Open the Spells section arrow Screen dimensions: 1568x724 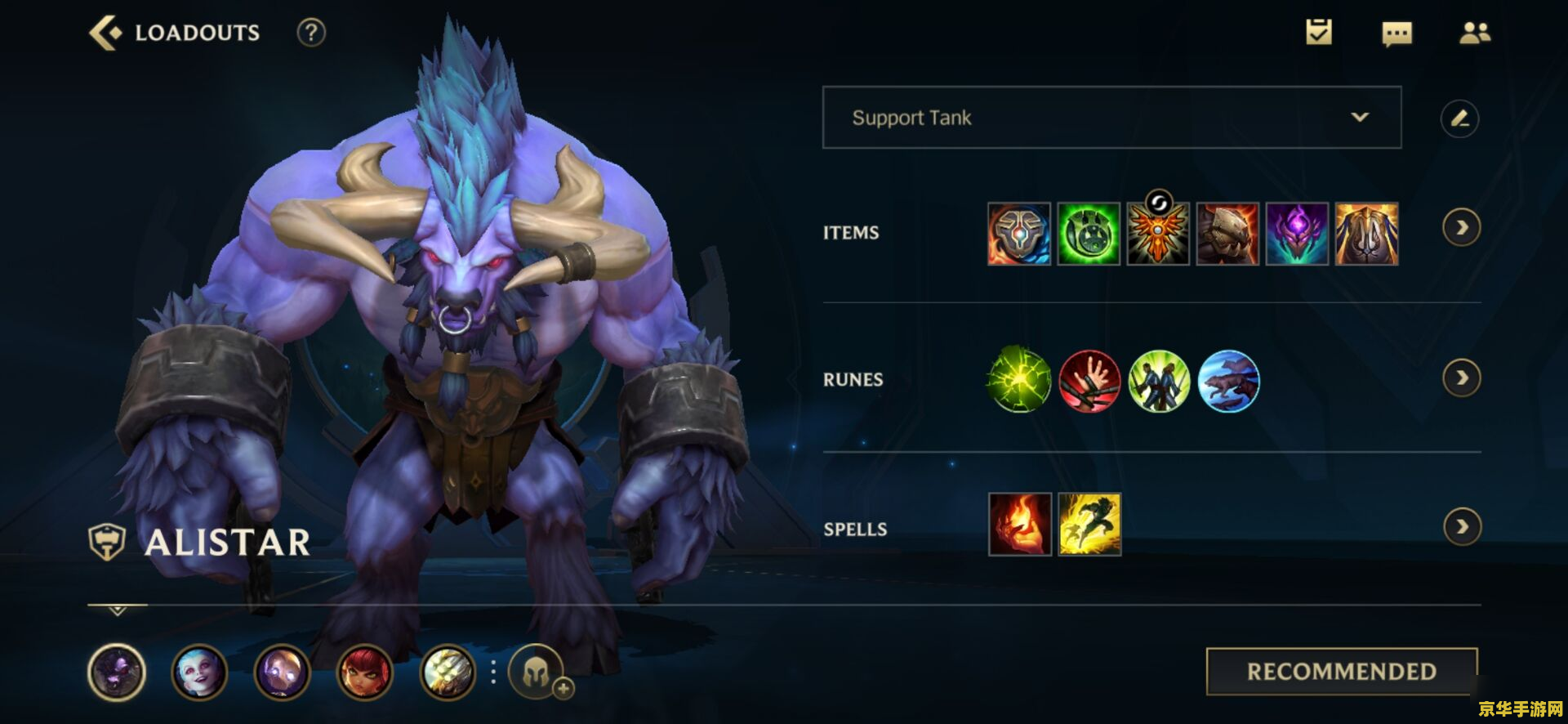(x=1461, y=527)
